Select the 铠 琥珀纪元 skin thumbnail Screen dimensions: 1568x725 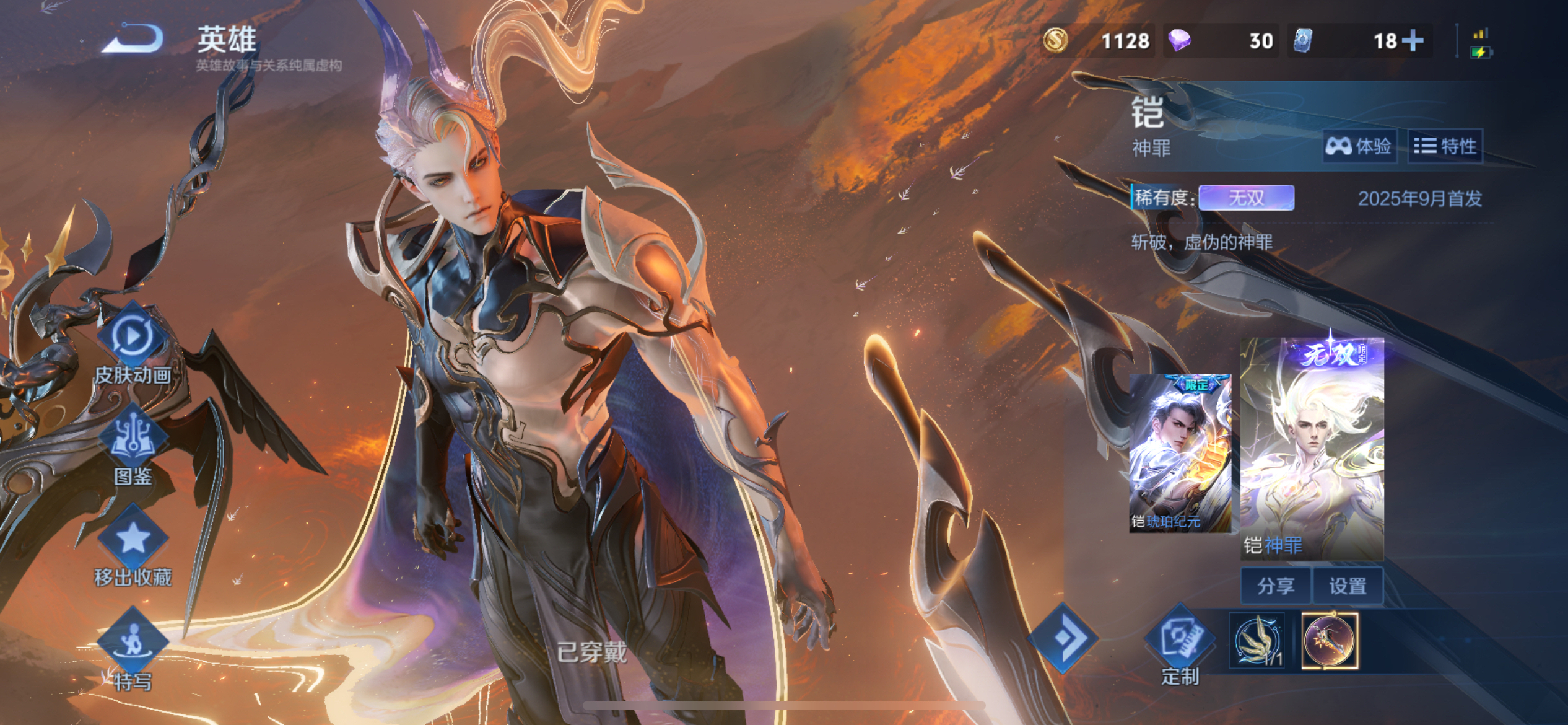(x=1180, y=453)
